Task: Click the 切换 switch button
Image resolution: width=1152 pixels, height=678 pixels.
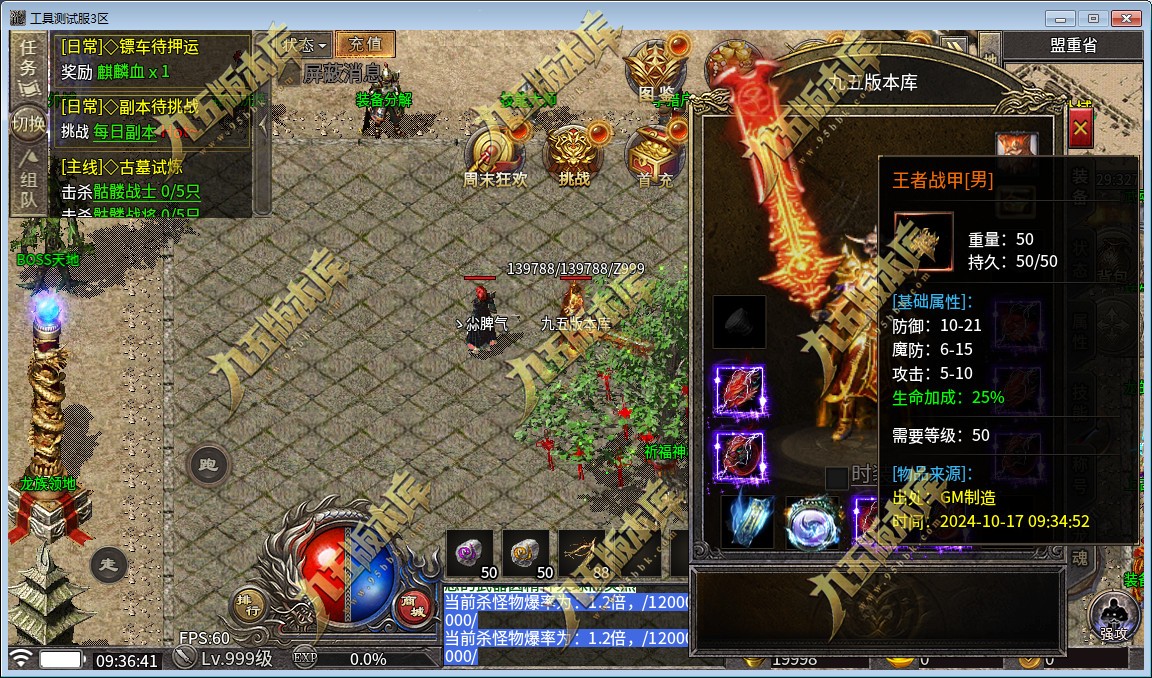Action: [x=29, y=124]
